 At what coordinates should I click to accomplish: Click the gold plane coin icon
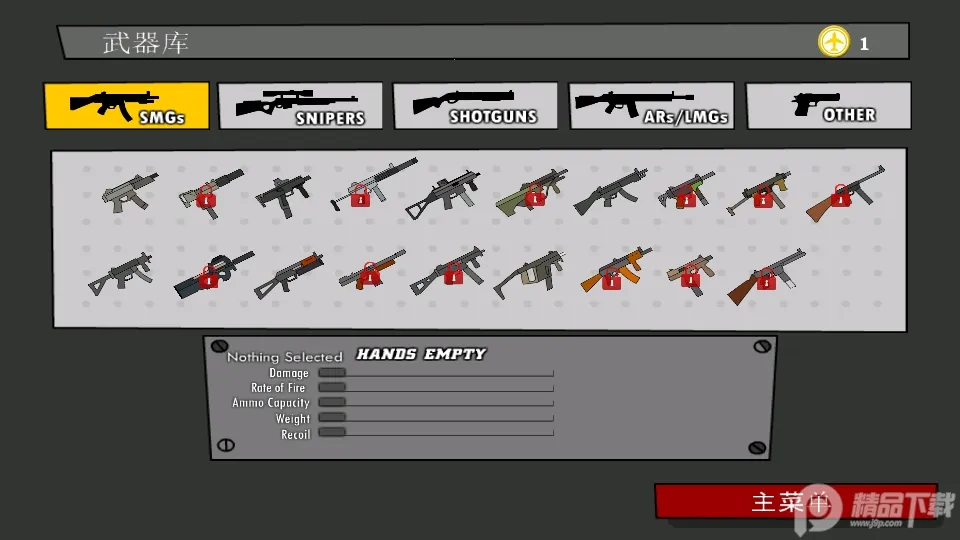click(x=833, y=42)
